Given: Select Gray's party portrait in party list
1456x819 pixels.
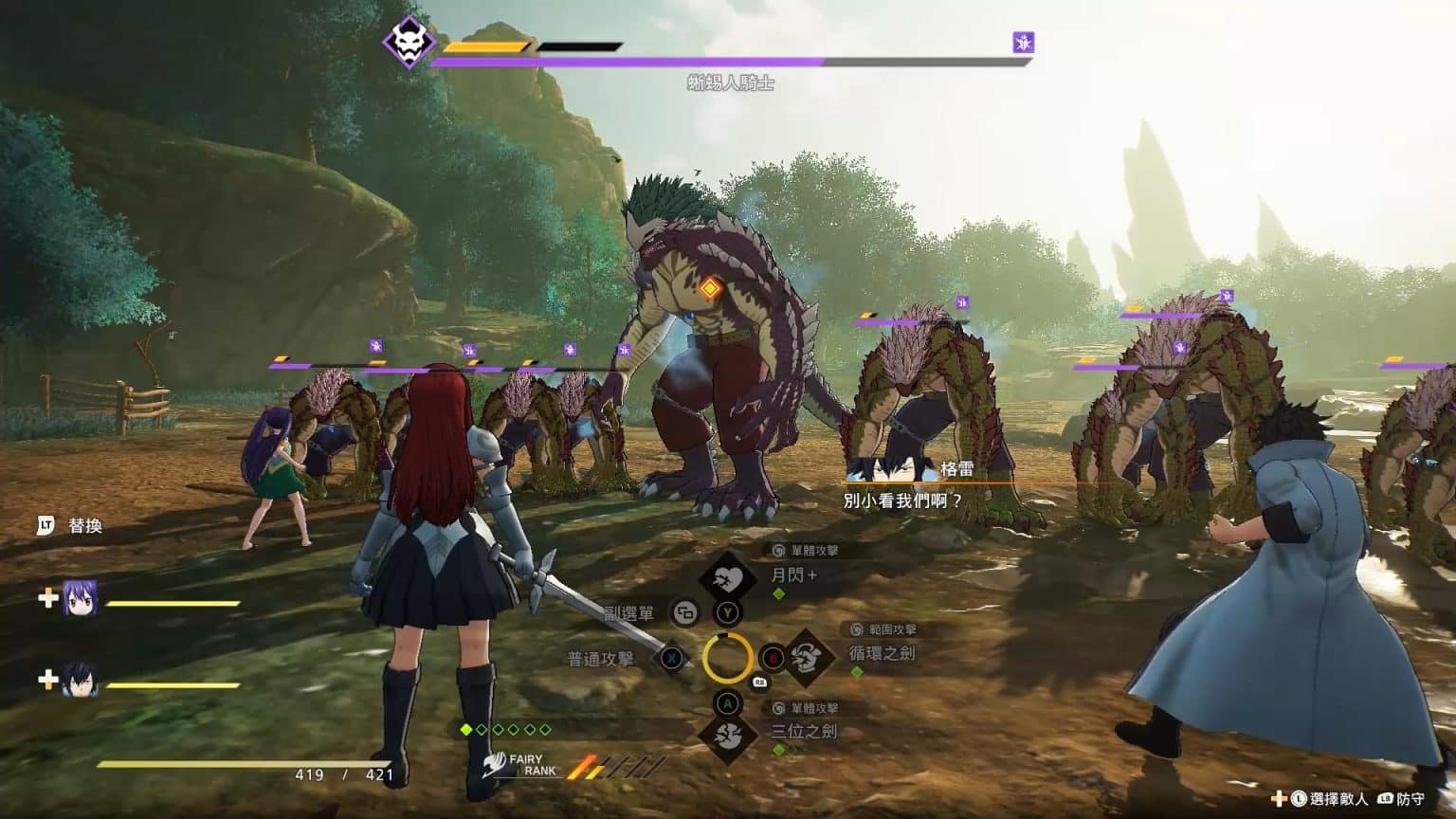Looking at the screenshot, I should point(81,679).
